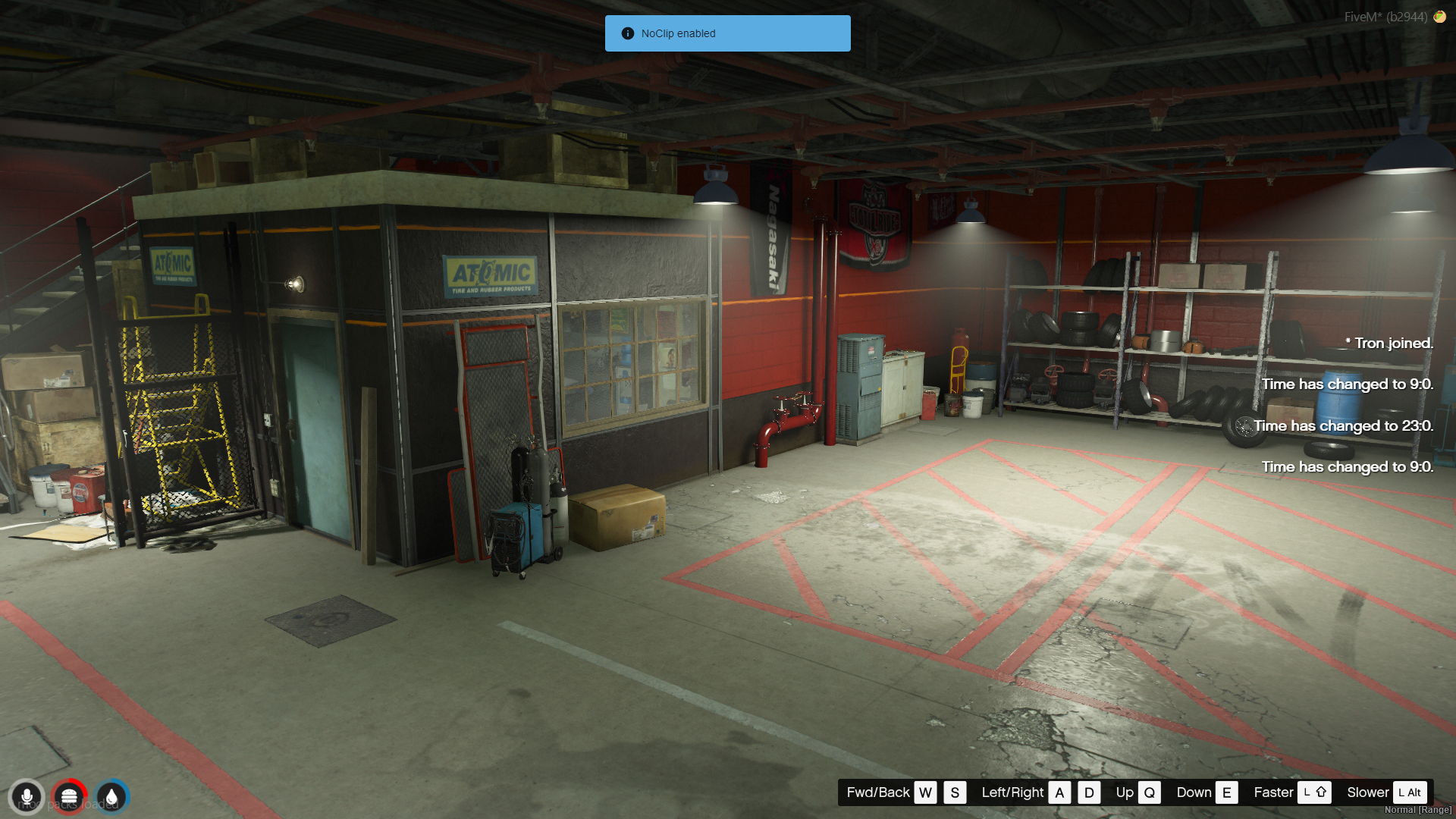This screenshot has height=819, width=1456.
Task: Click the FiveM logo icon
Action: pyautogui.click(x=1439, y=17)
